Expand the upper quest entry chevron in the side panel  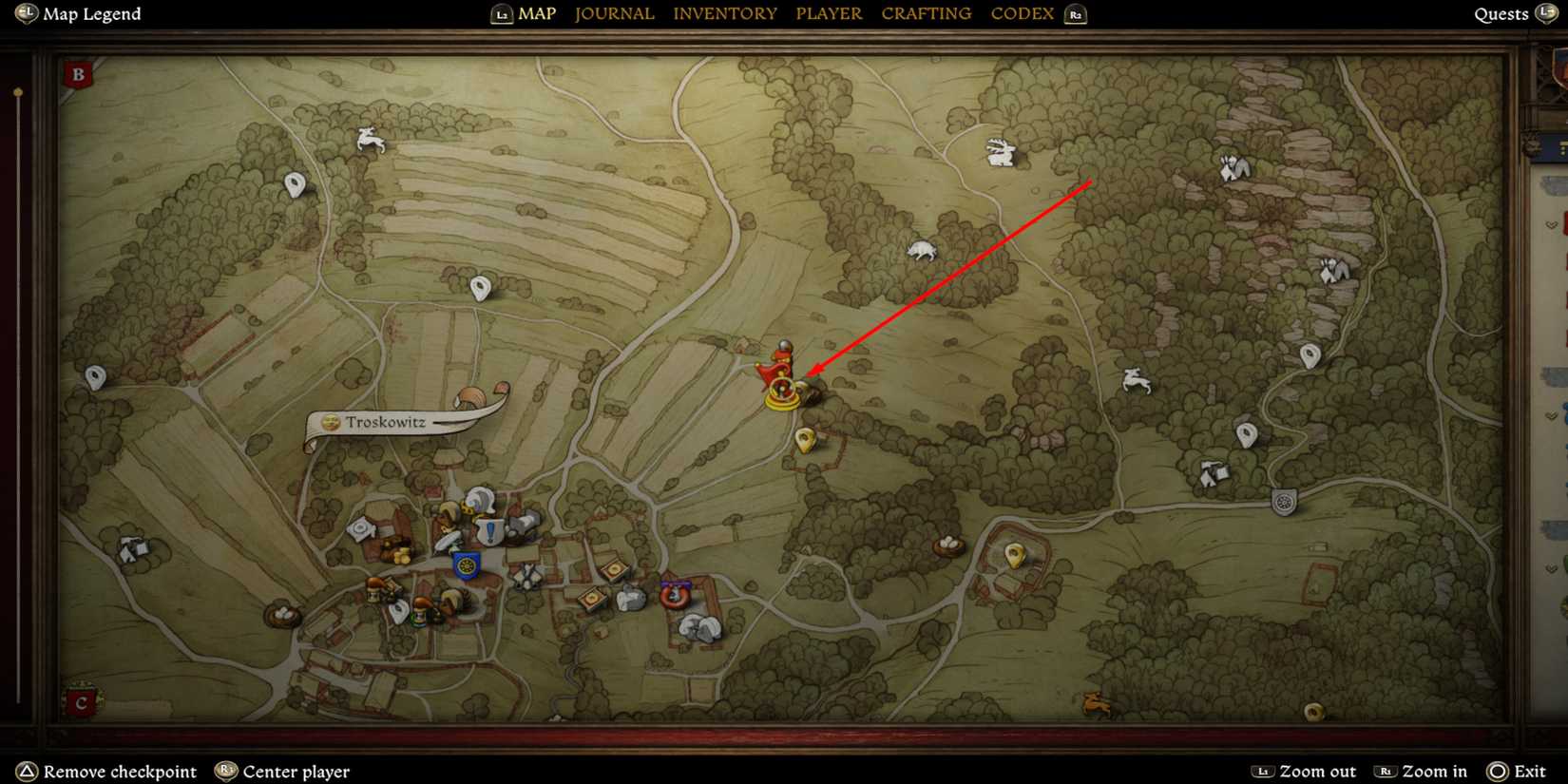[1550, 224]
